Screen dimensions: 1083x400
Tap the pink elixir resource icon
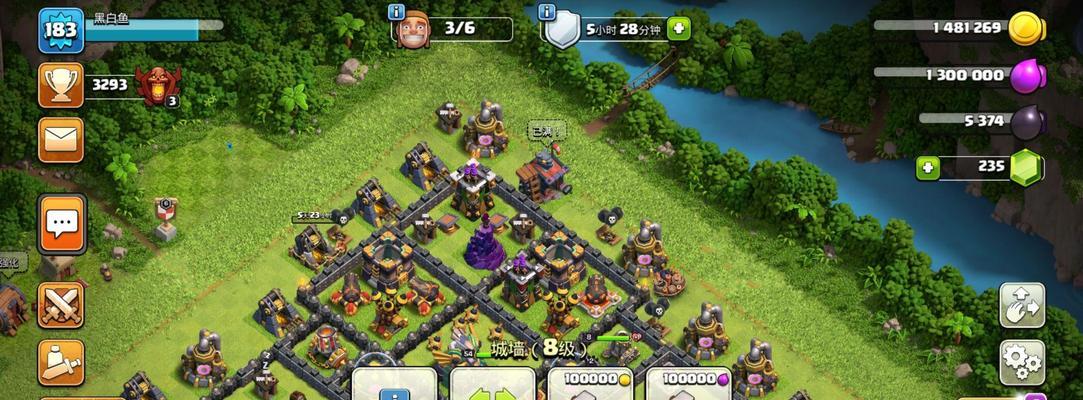(x=1026, y=75)
